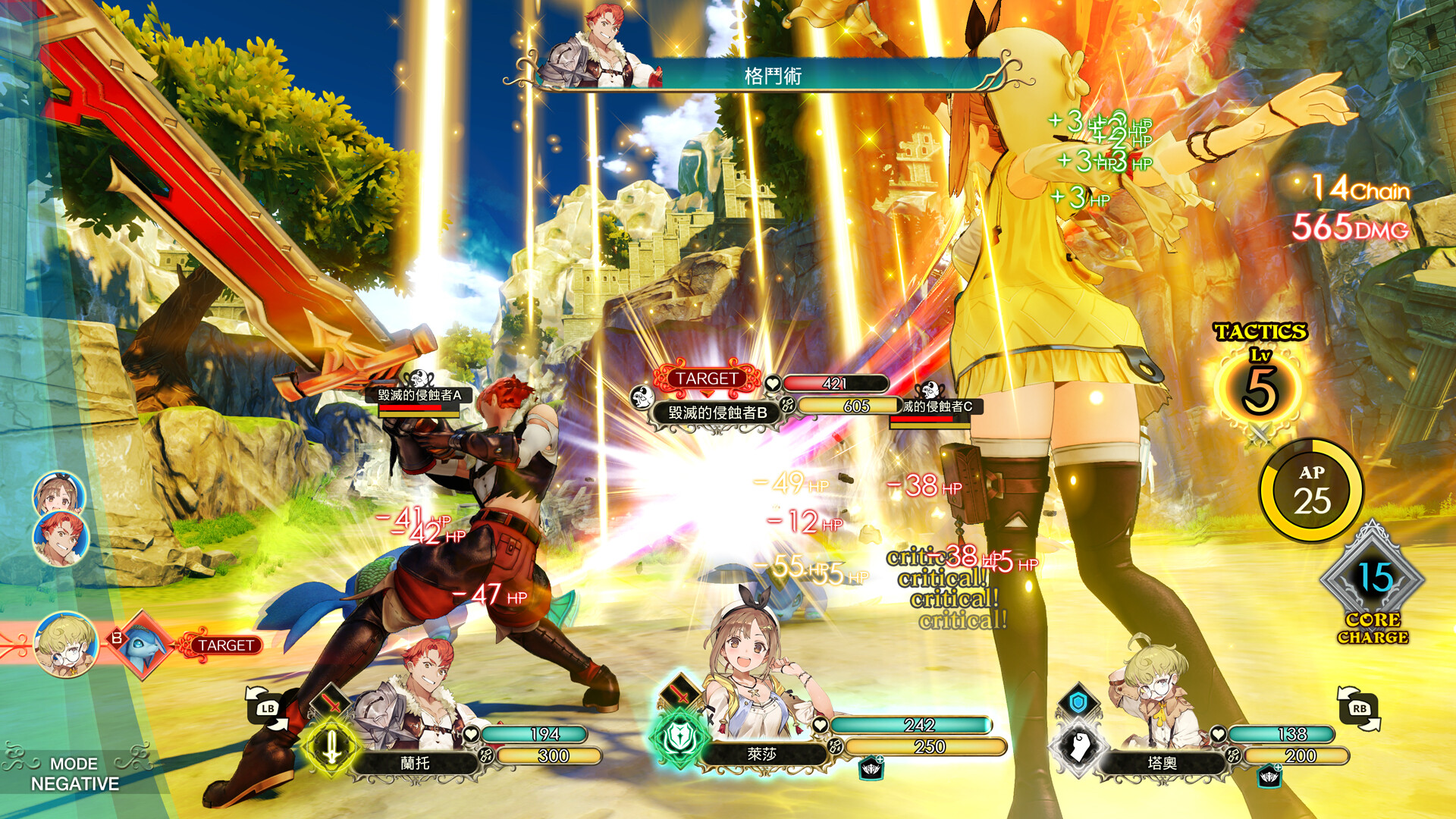Select Ryza's character panel labeled 萊莎
1456x819 pixels.
pos(761,754)
